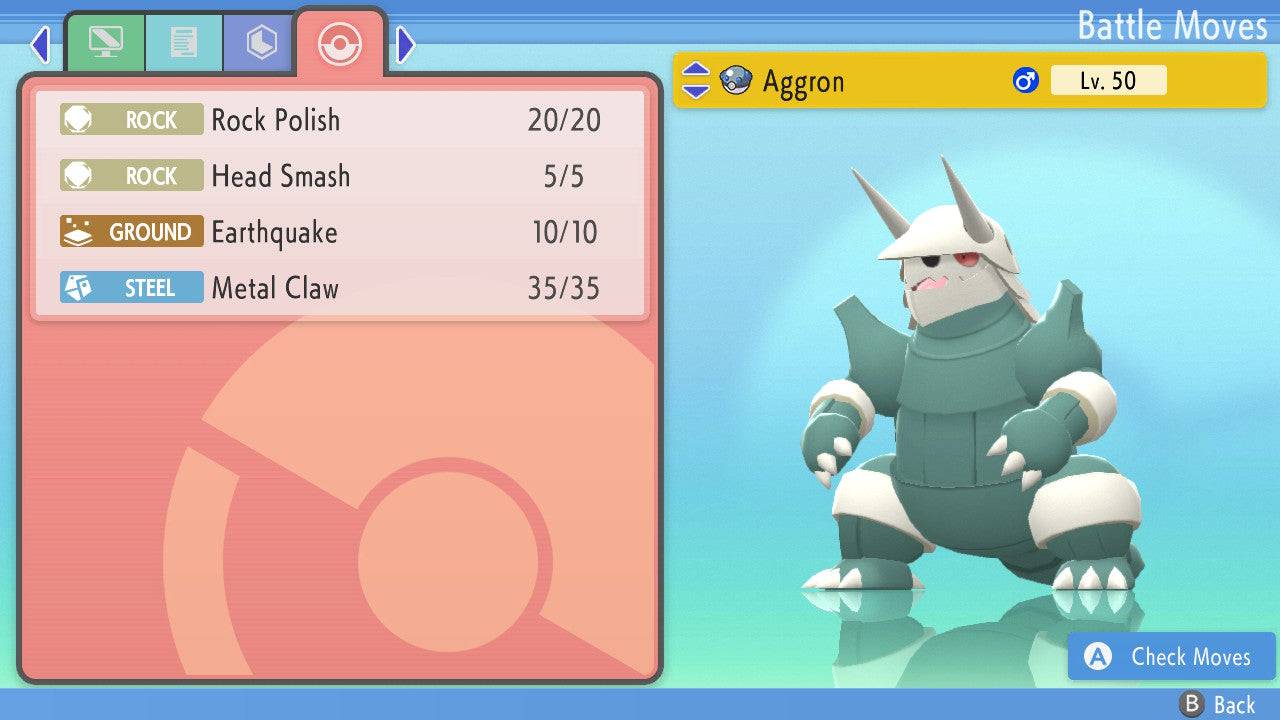Open the document page tab

coord(183,43)
